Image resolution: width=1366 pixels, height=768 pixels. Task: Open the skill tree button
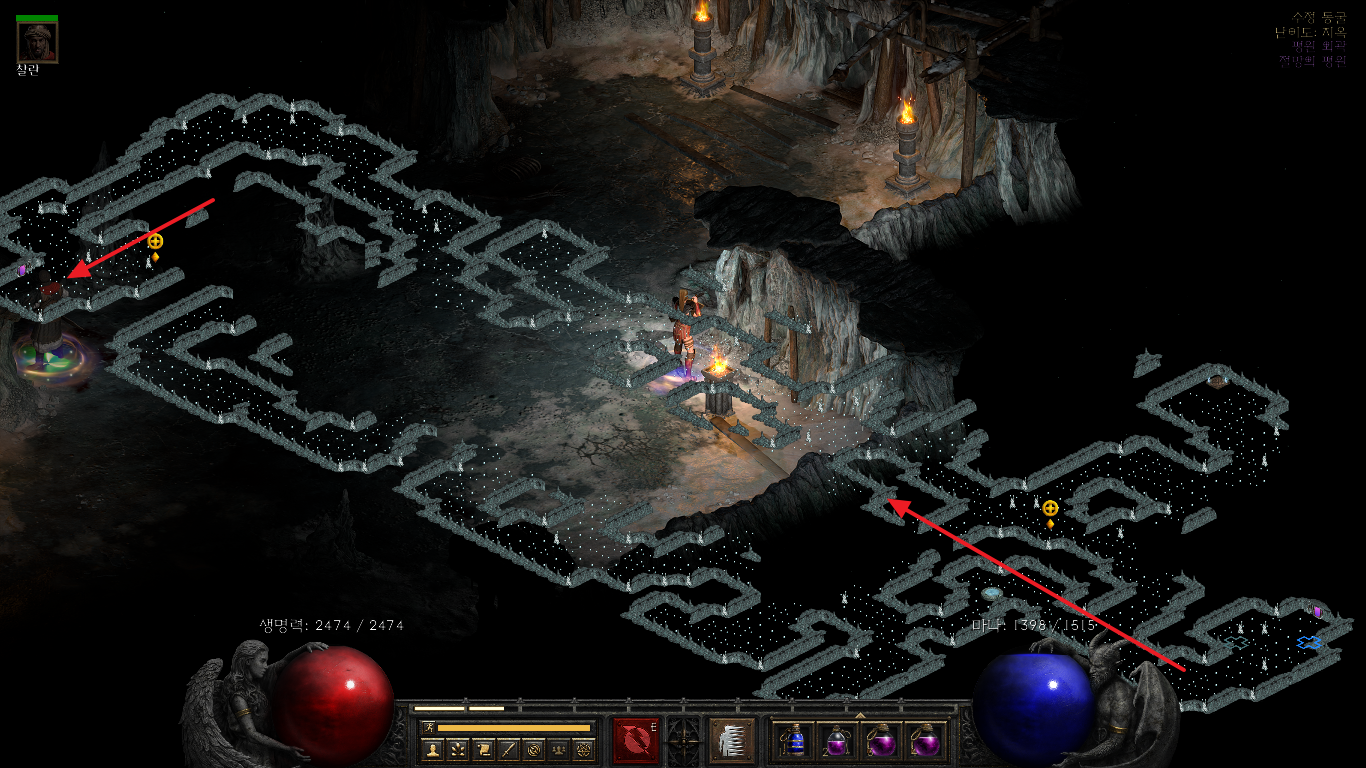[458, 748]
